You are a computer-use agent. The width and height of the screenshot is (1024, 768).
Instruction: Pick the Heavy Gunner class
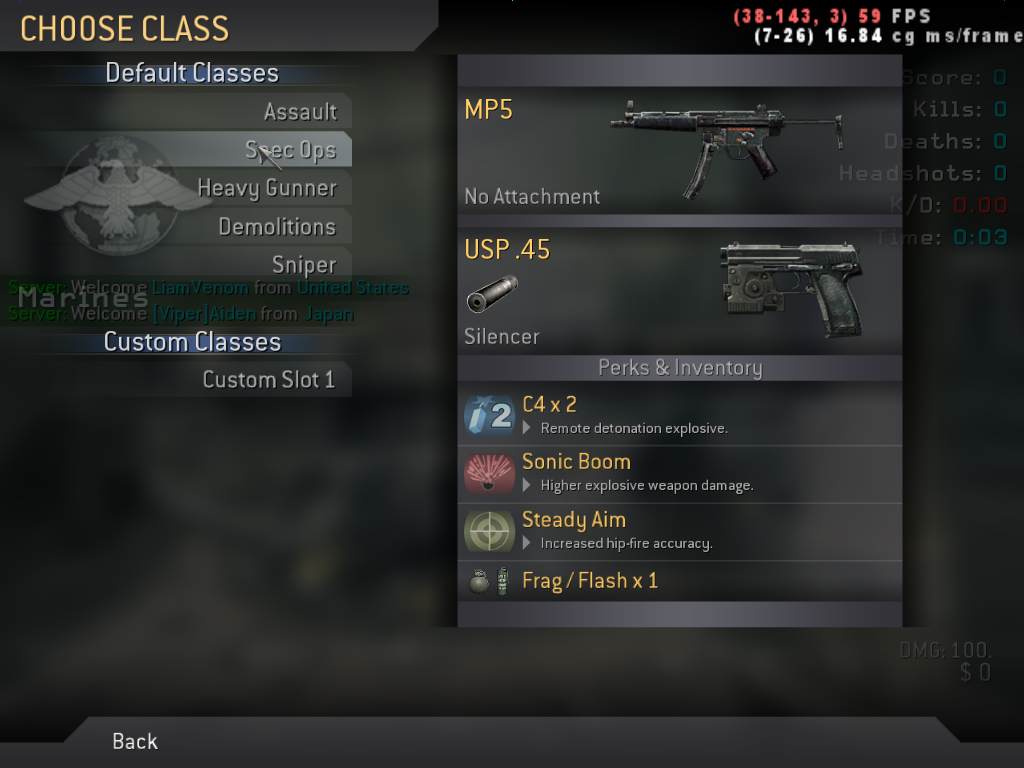point(267,188)
